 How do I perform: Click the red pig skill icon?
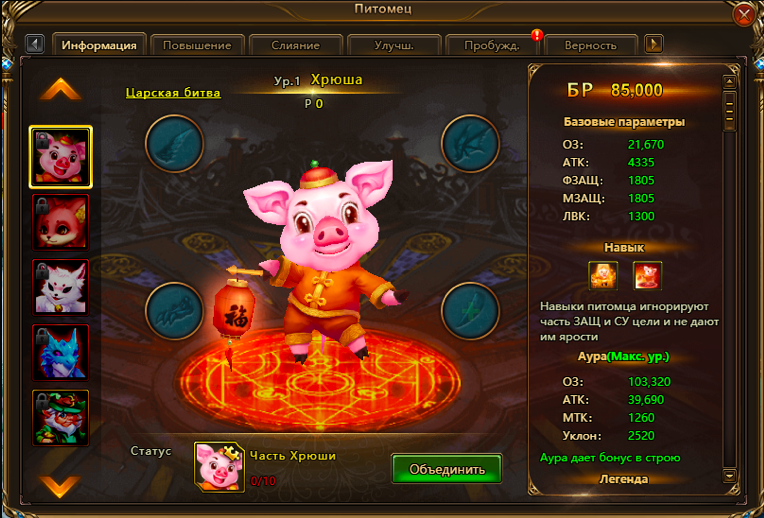point(647,274)
